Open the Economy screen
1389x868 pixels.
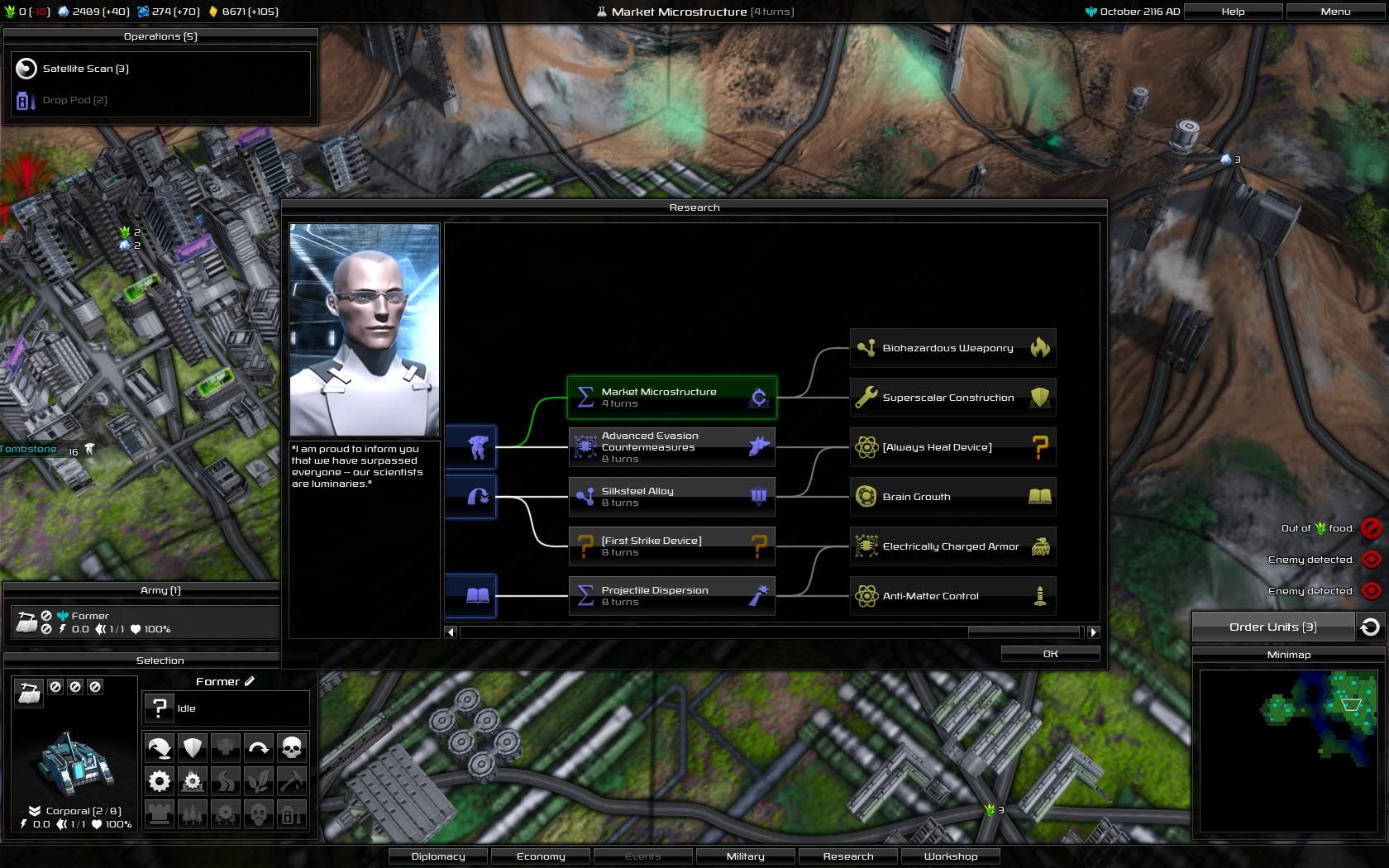point(541,856)
